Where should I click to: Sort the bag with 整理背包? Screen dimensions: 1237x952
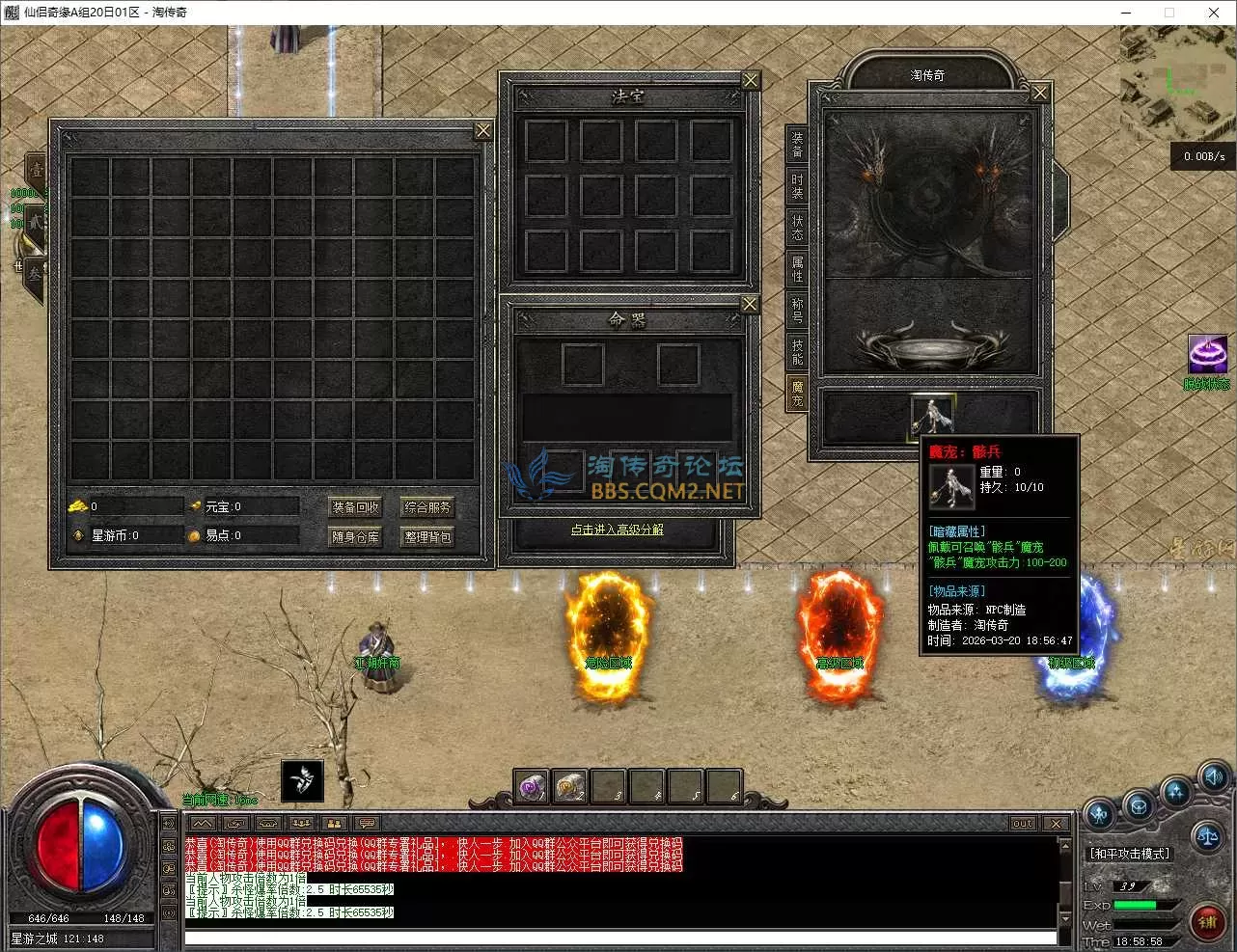point(427,536)
